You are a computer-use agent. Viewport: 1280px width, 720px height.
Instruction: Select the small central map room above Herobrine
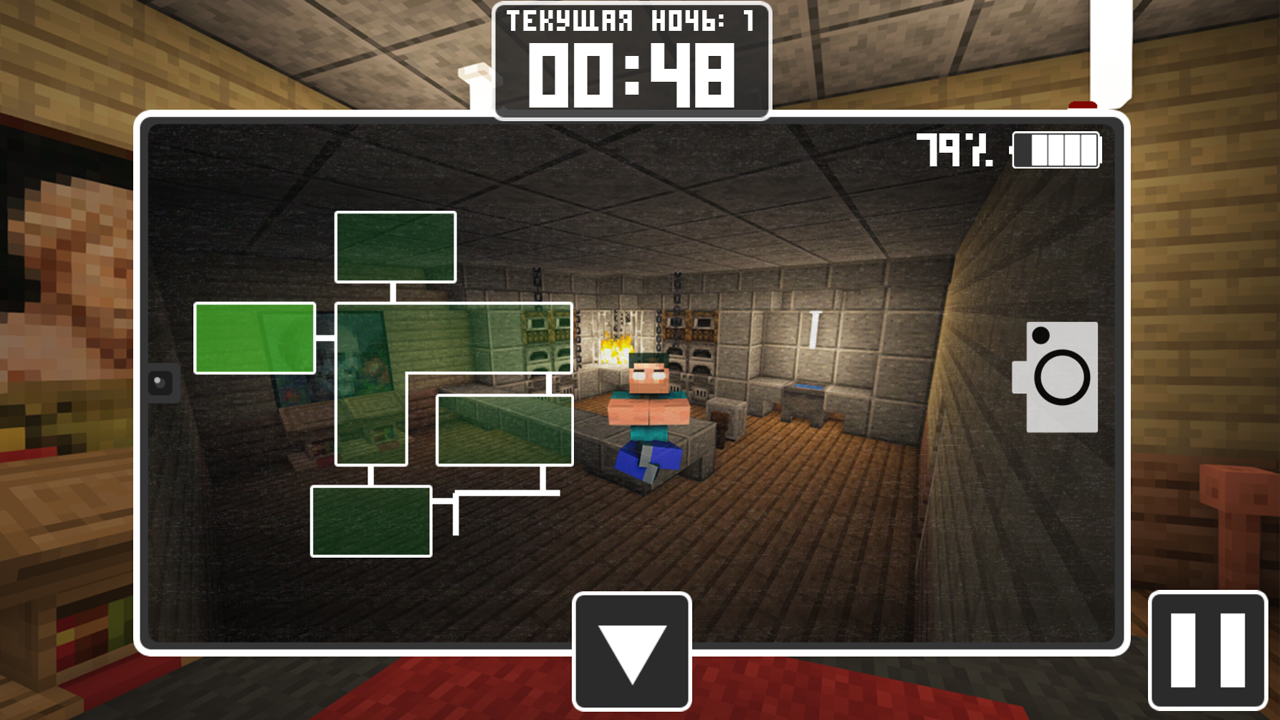[503, 430]
